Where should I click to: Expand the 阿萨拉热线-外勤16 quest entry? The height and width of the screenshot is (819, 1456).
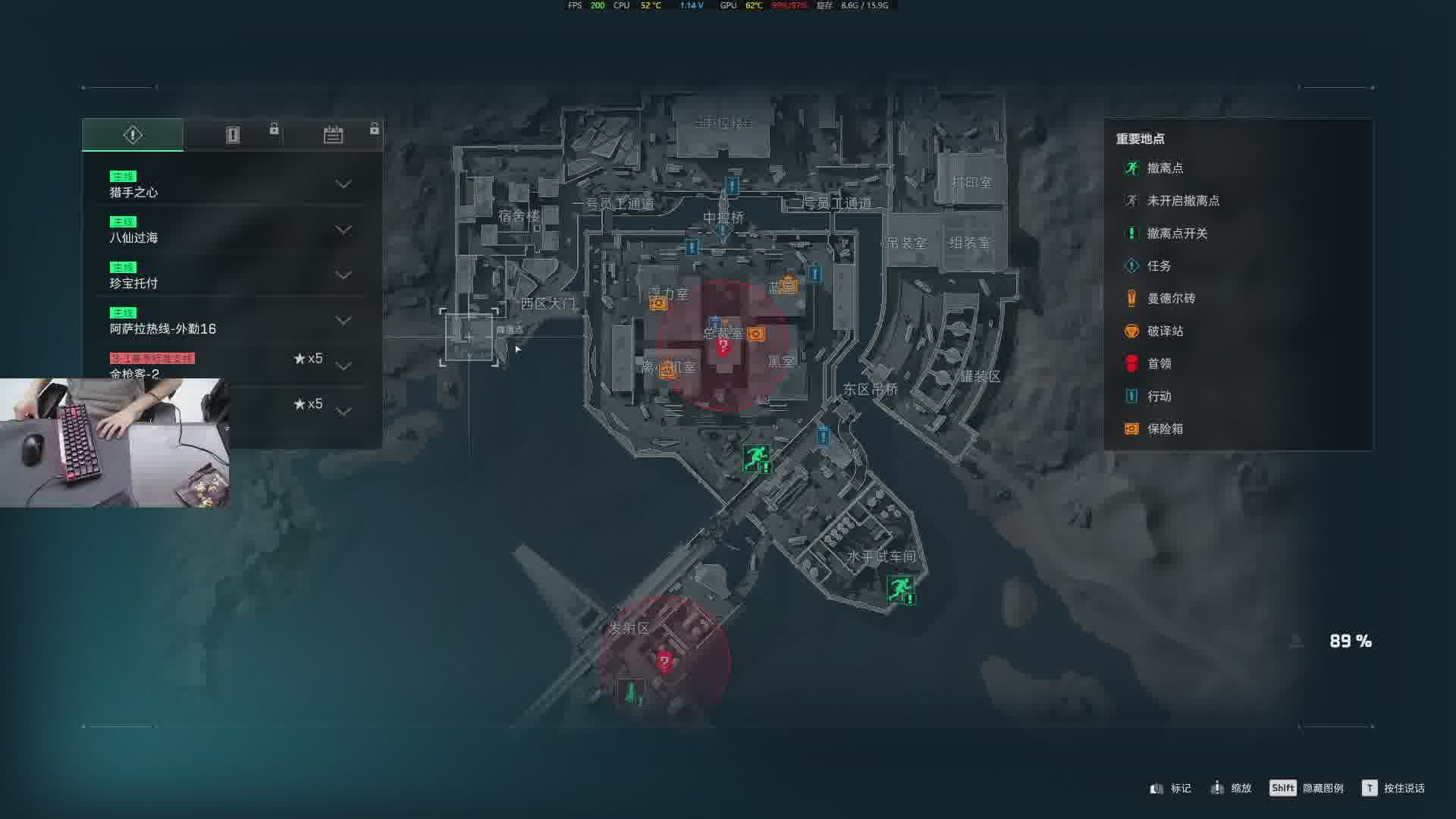coord(343,321)
